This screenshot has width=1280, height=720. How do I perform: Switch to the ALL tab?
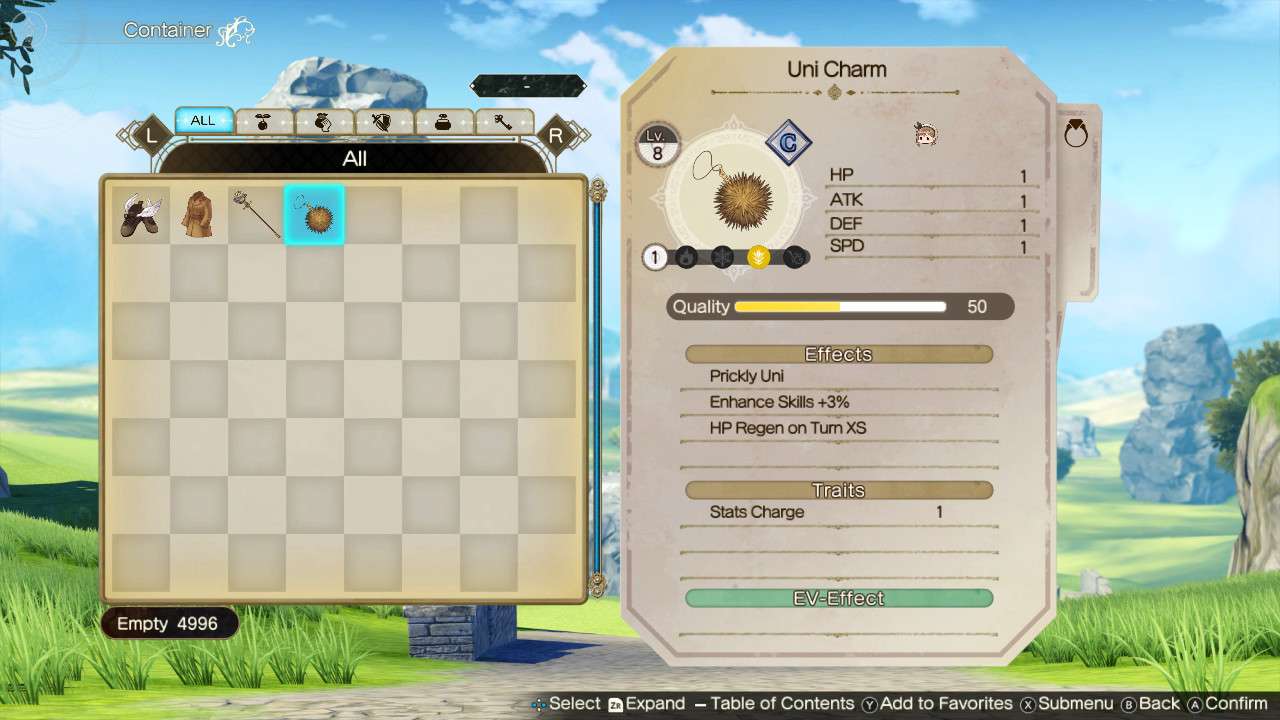(x=204, y=120)
